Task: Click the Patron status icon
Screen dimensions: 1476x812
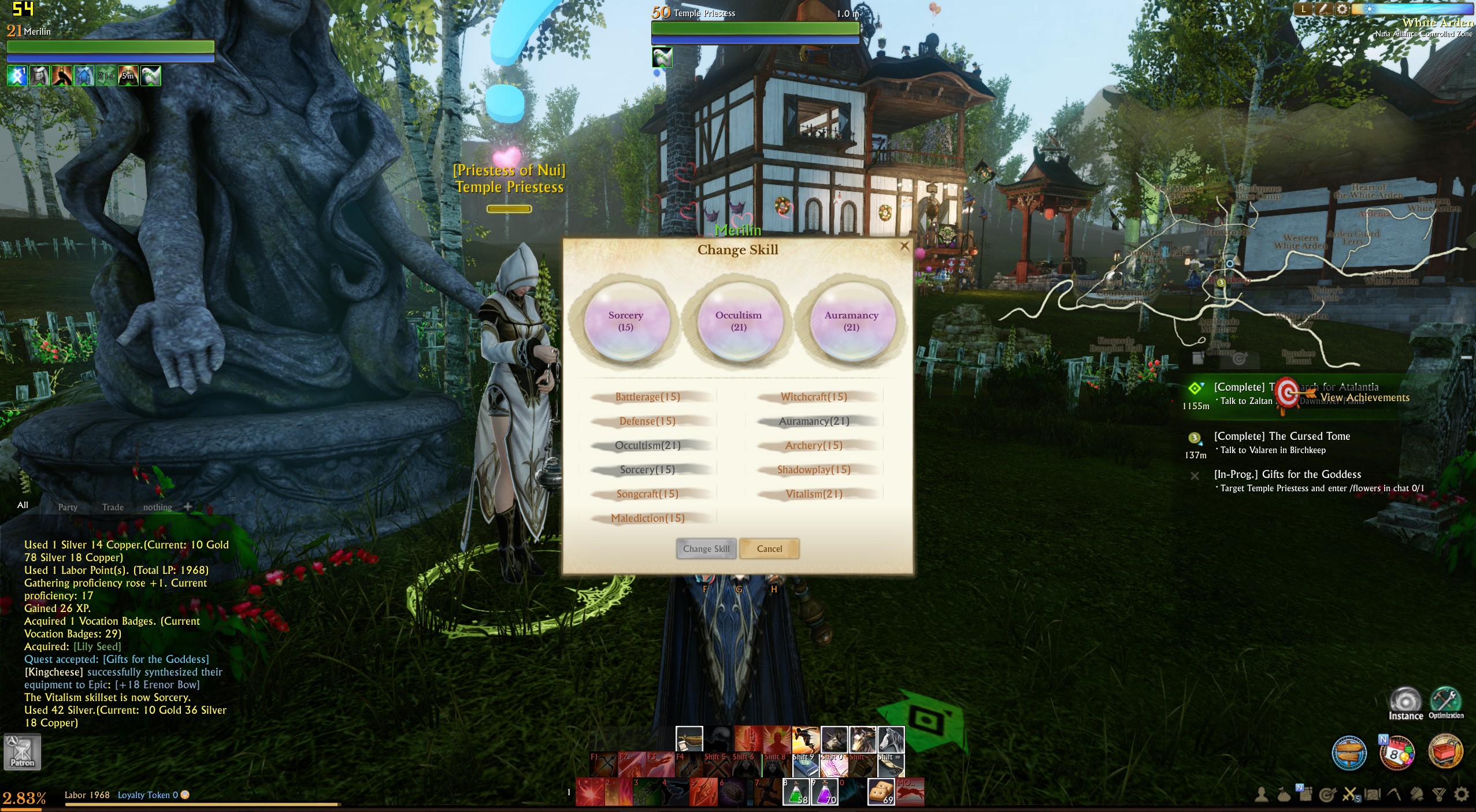Action: click(22, 751)
